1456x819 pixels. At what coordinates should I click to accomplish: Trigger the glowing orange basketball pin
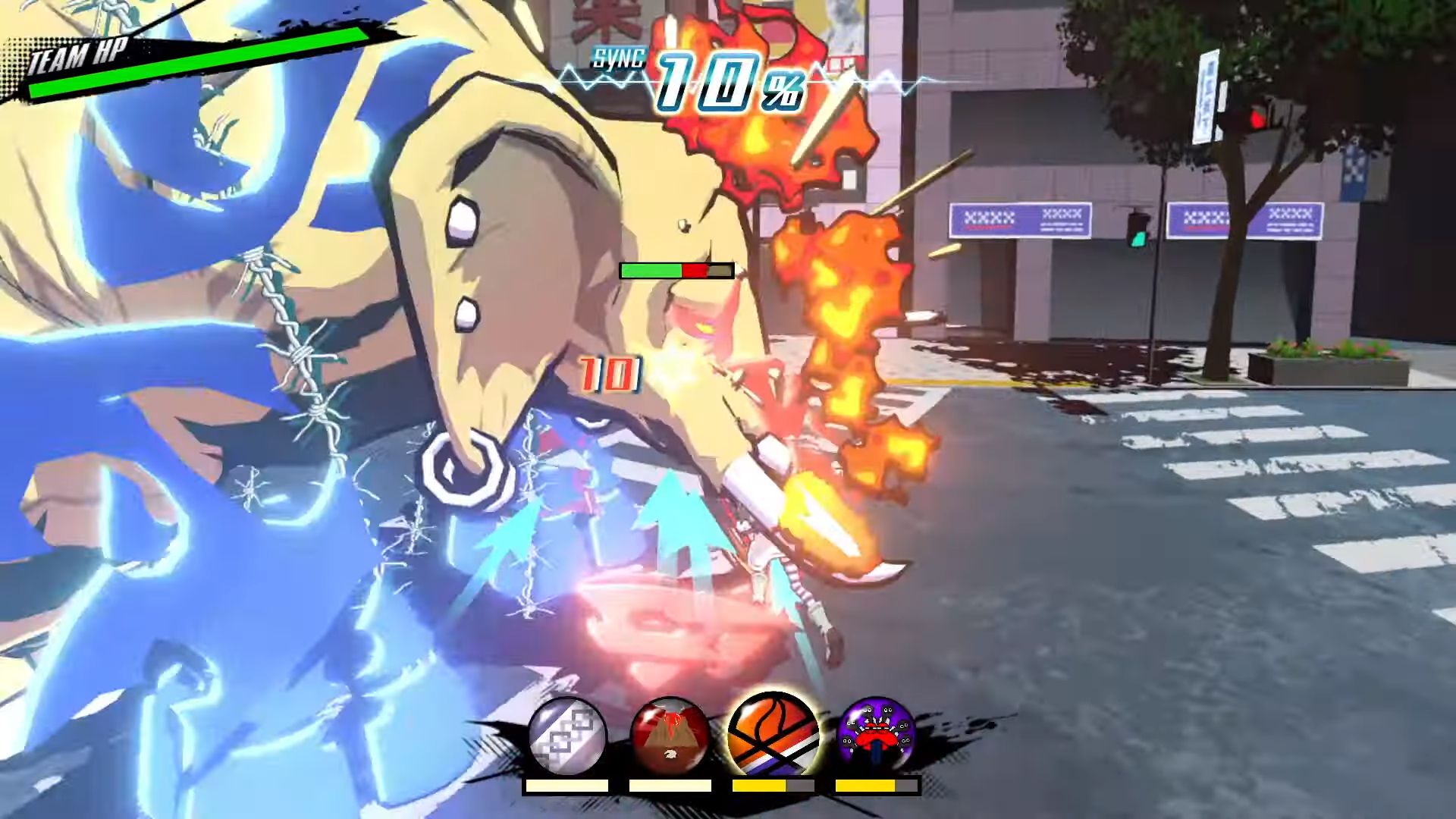[x=773, y=734]
